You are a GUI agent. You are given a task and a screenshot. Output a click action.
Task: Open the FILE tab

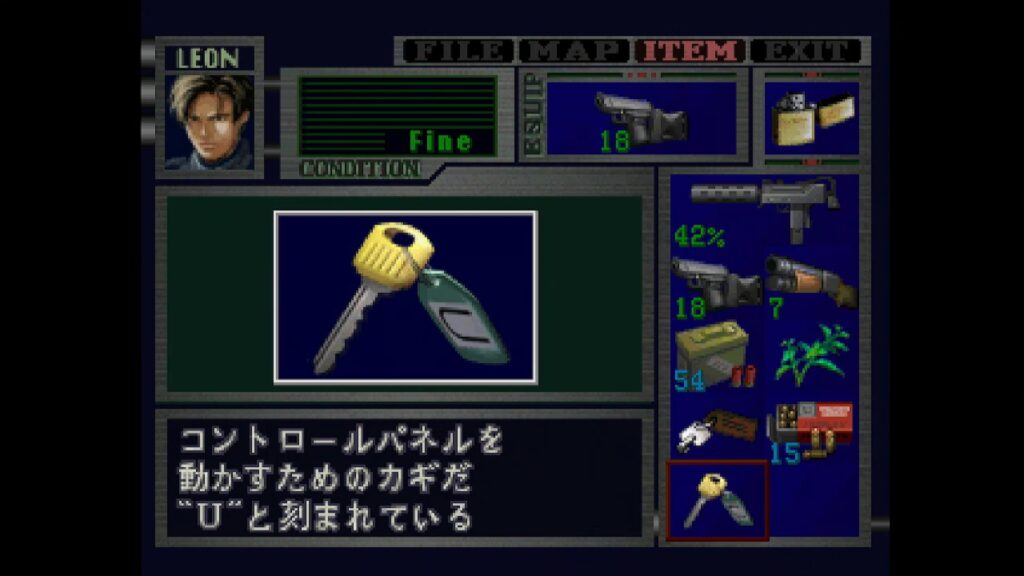[456, 51]
